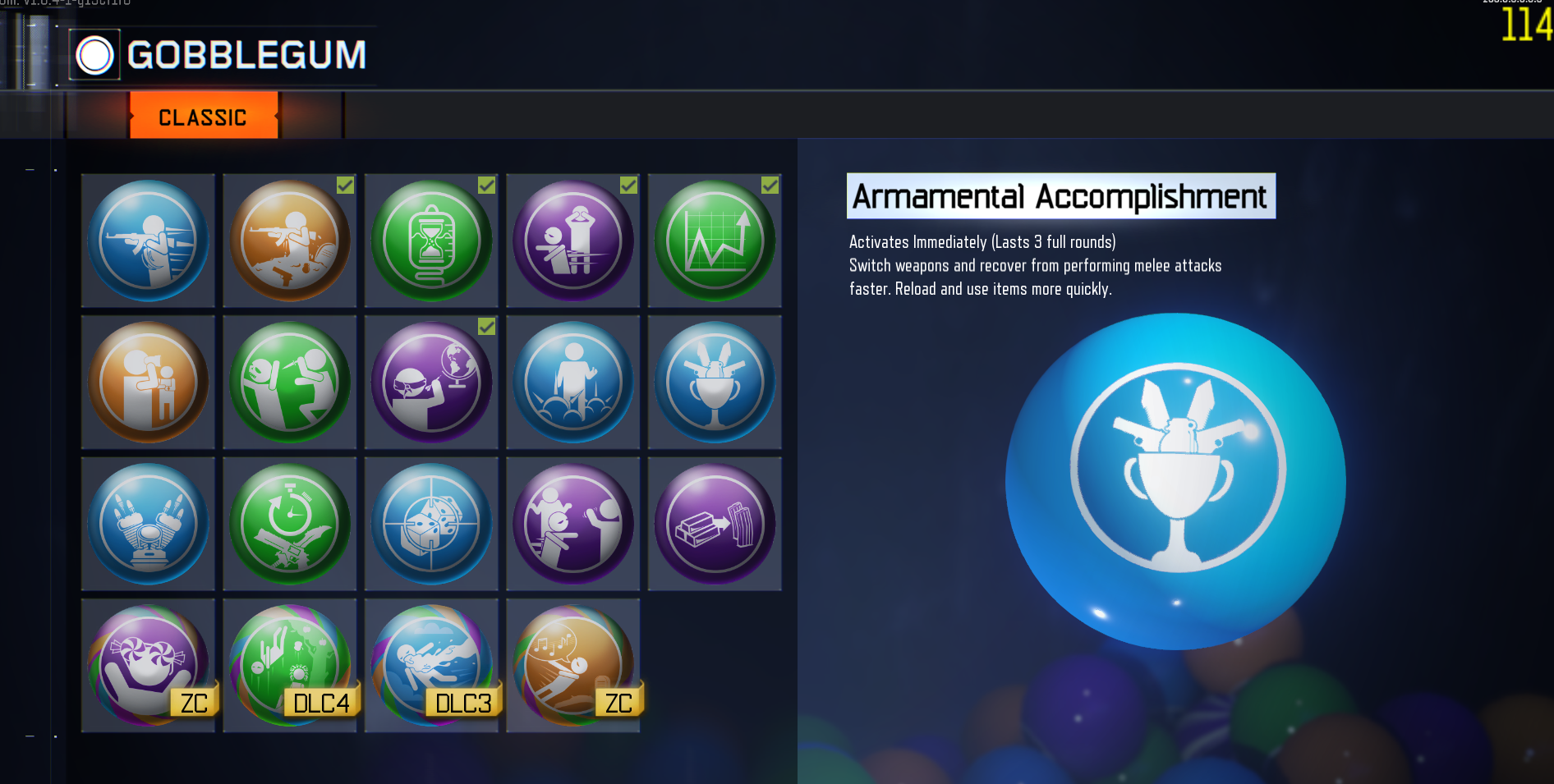
Task: Pick the orange music notes ZC gobblegum
Action: pos(572,665)
